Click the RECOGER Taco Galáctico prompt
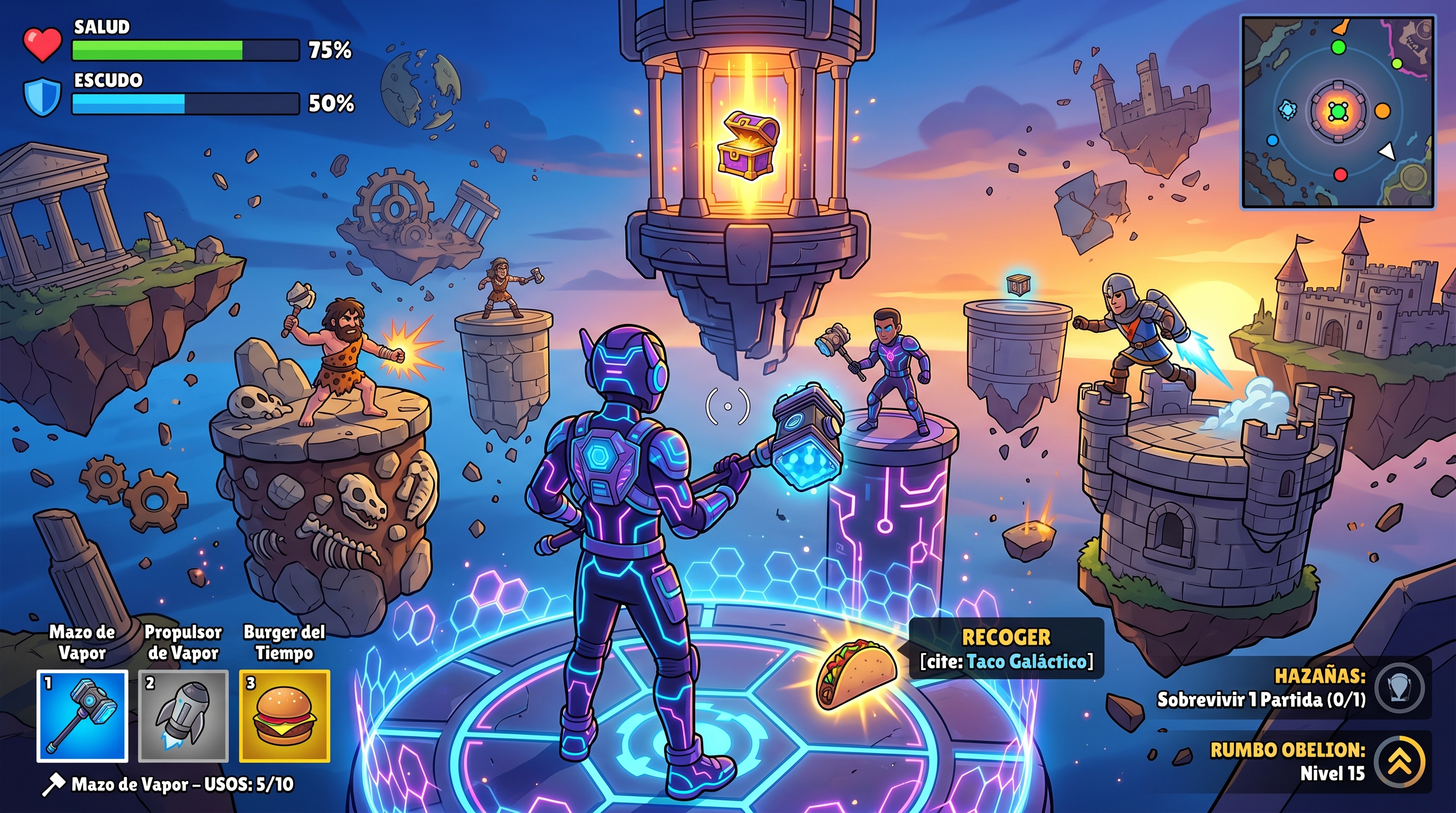 coord(1006,648)
